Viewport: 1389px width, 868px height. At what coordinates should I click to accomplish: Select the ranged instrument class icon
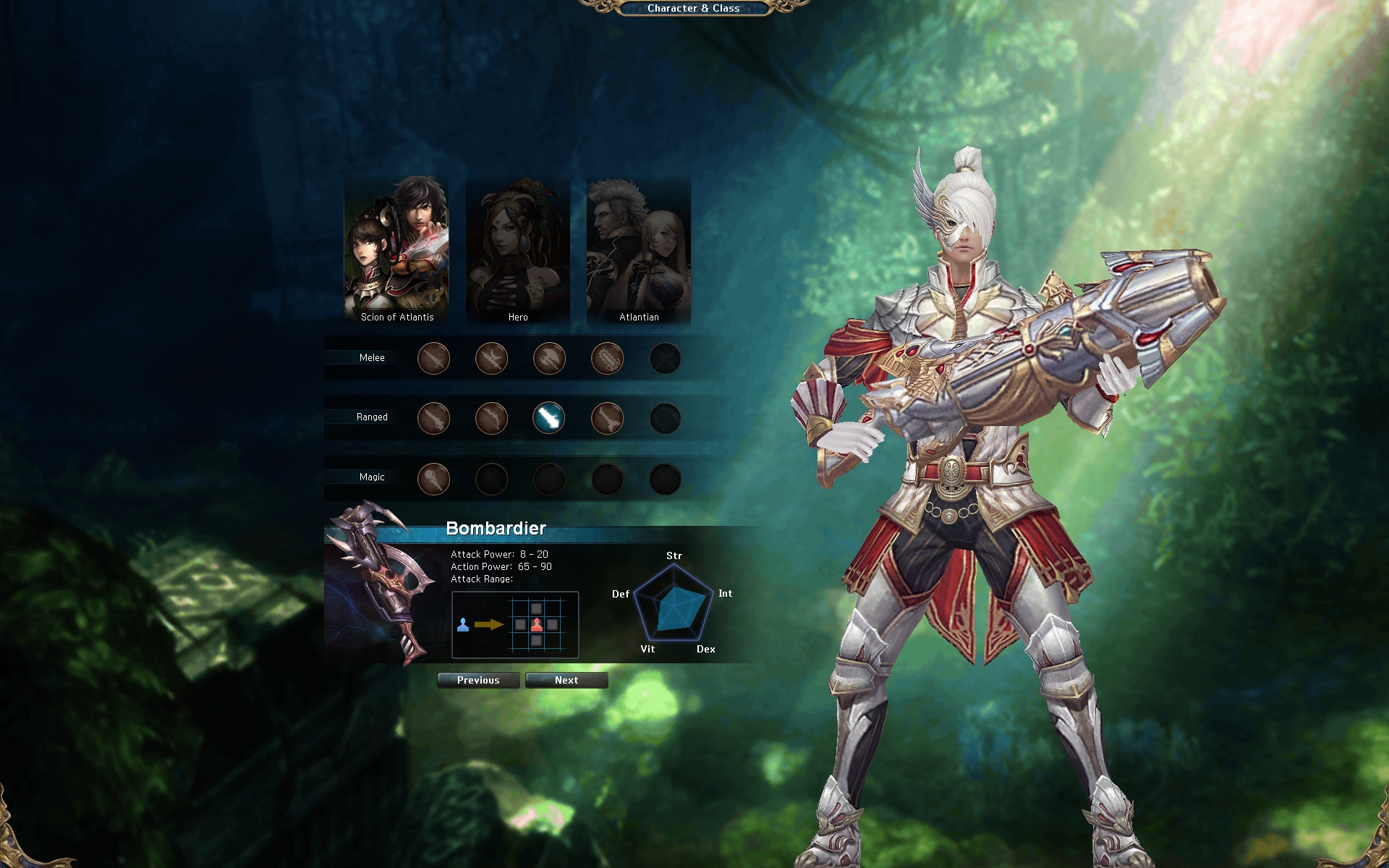(x=607, y=418)
